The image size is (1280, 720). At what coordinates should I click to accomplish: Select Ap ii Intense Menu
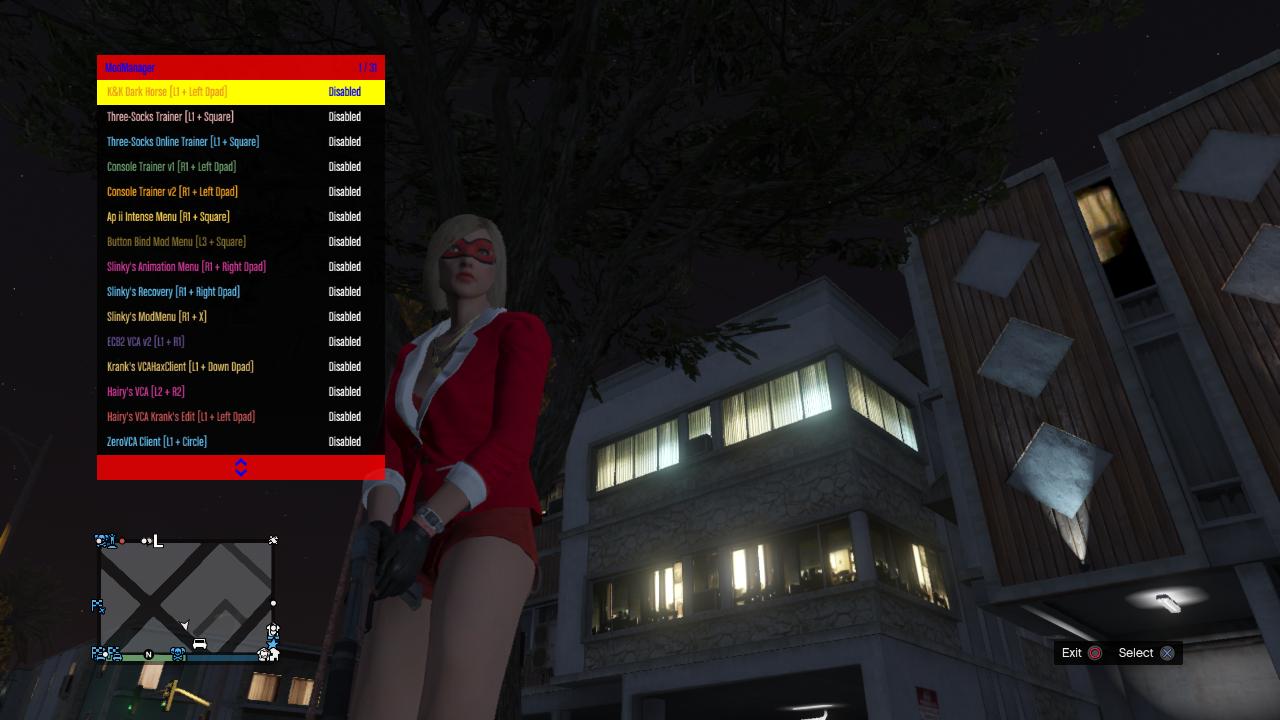tap(168, 217)
